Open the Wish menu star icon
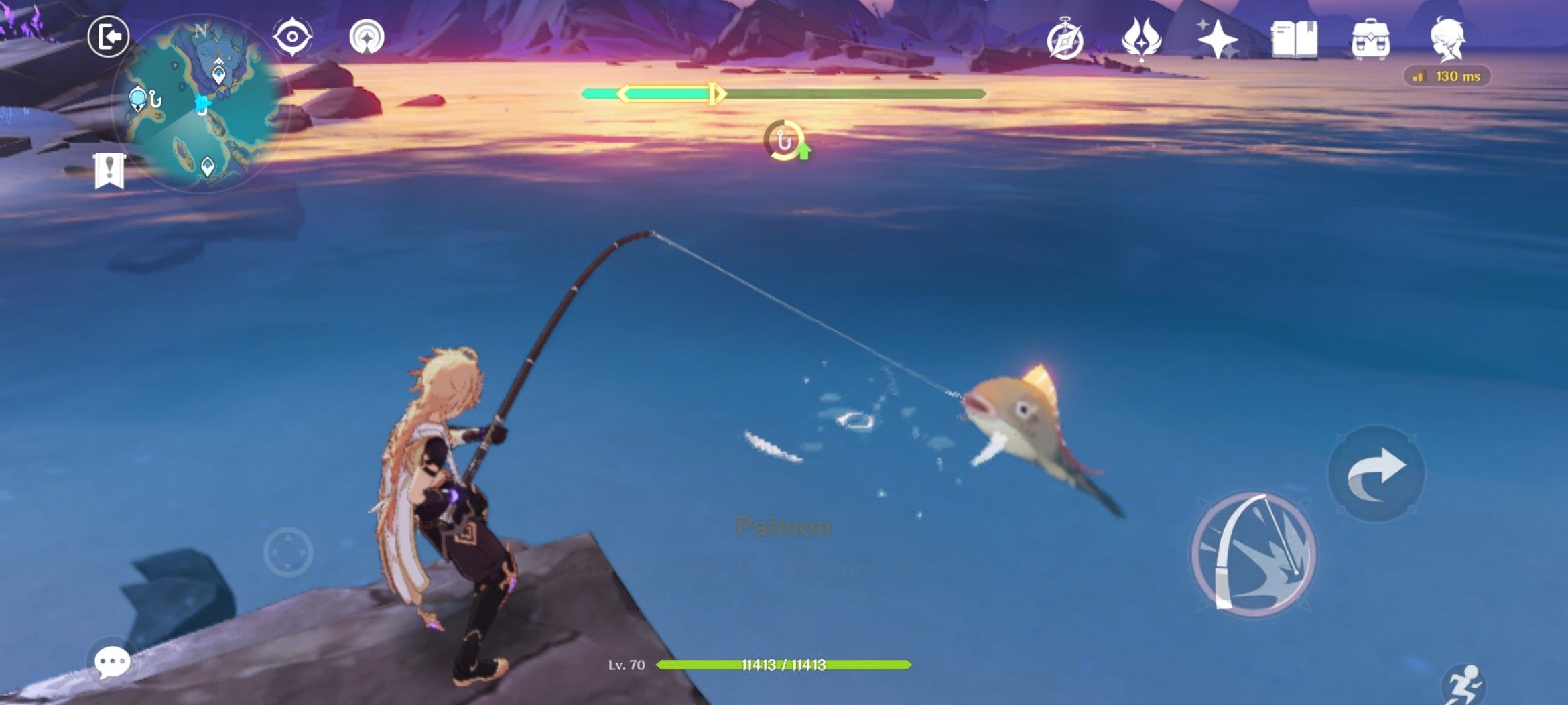This screenshot has width=1568, height=705. click(1217, 38)
